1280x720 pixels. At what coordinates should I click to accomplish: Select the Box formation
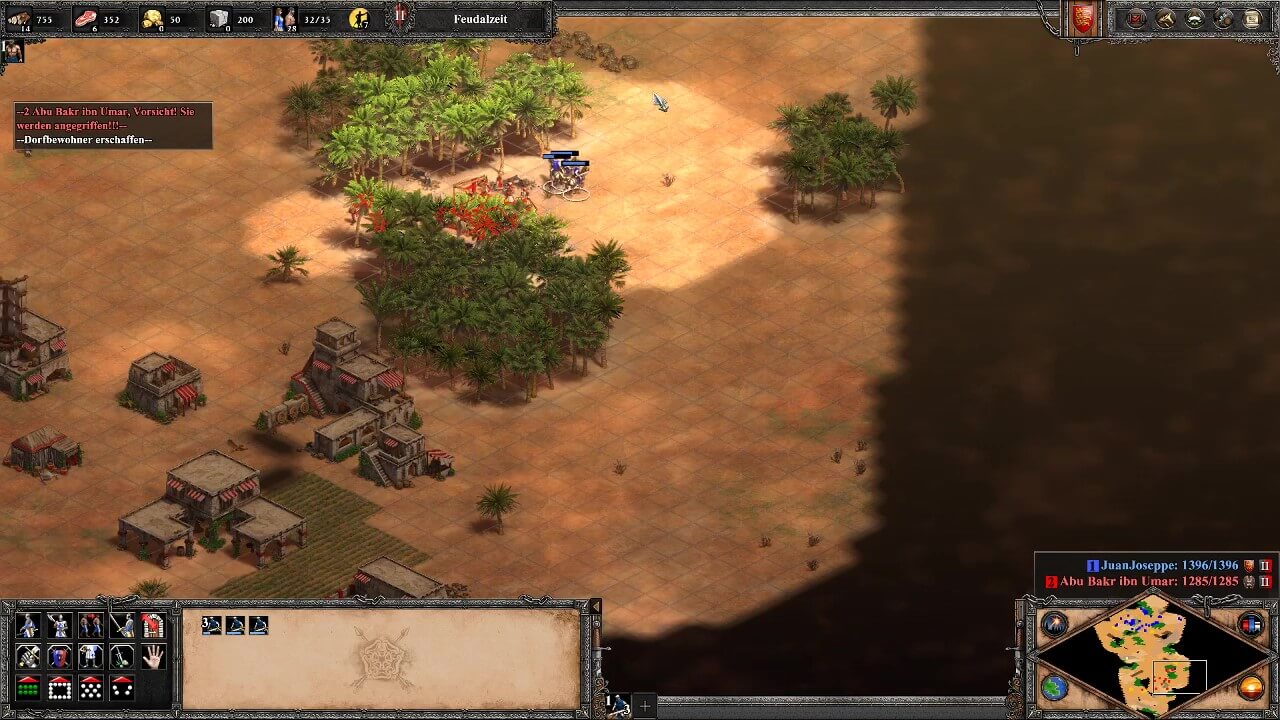tap(58, 688)
